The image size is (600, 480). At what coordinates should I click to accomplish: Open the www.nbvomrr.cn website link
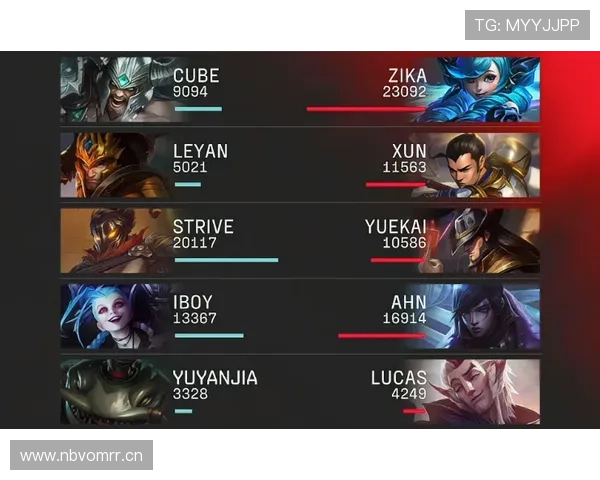pos(82,456)
